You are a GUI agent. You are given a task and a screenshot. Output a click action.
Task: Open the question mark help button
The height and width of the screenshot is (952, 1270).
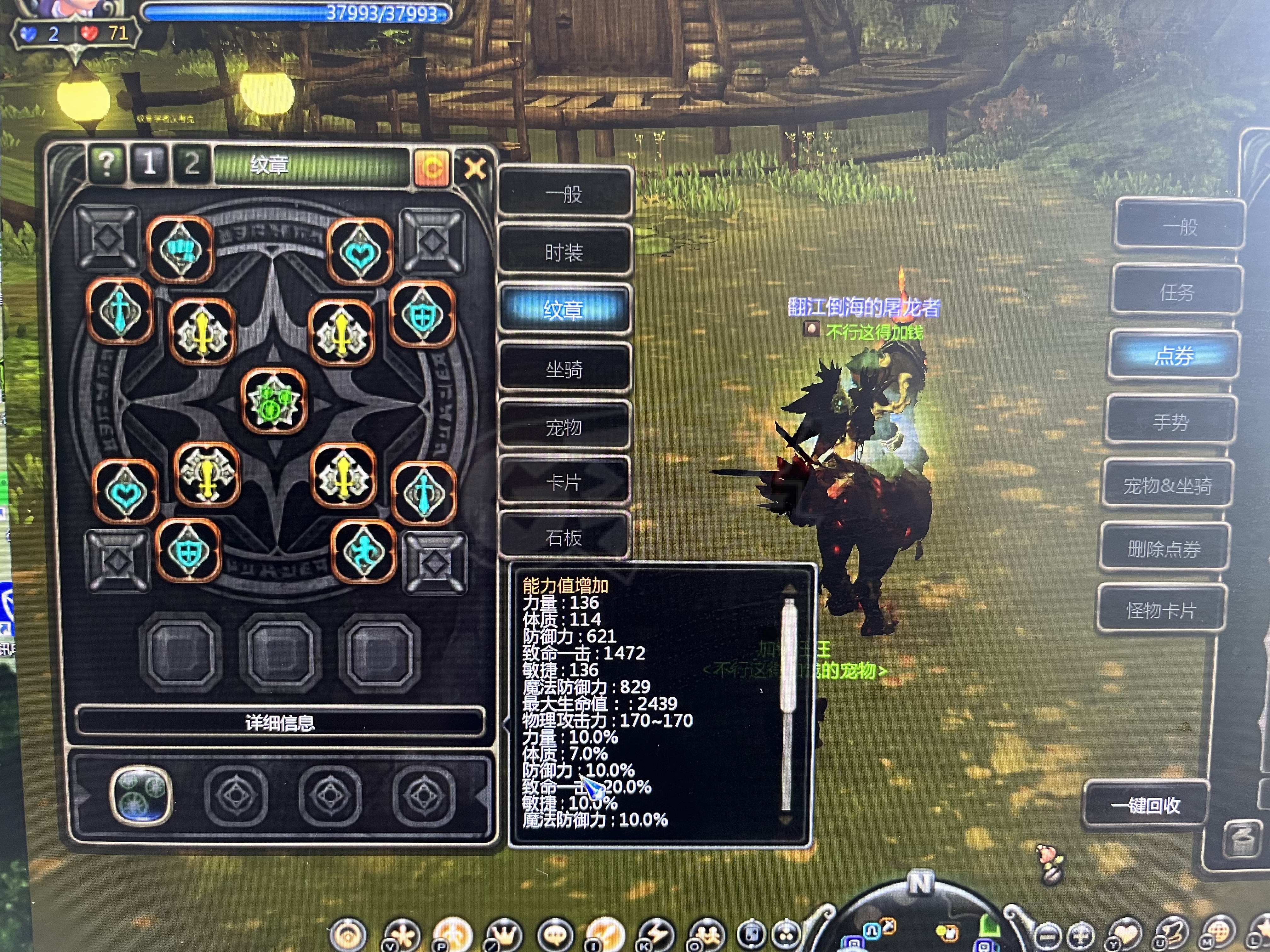107,164
